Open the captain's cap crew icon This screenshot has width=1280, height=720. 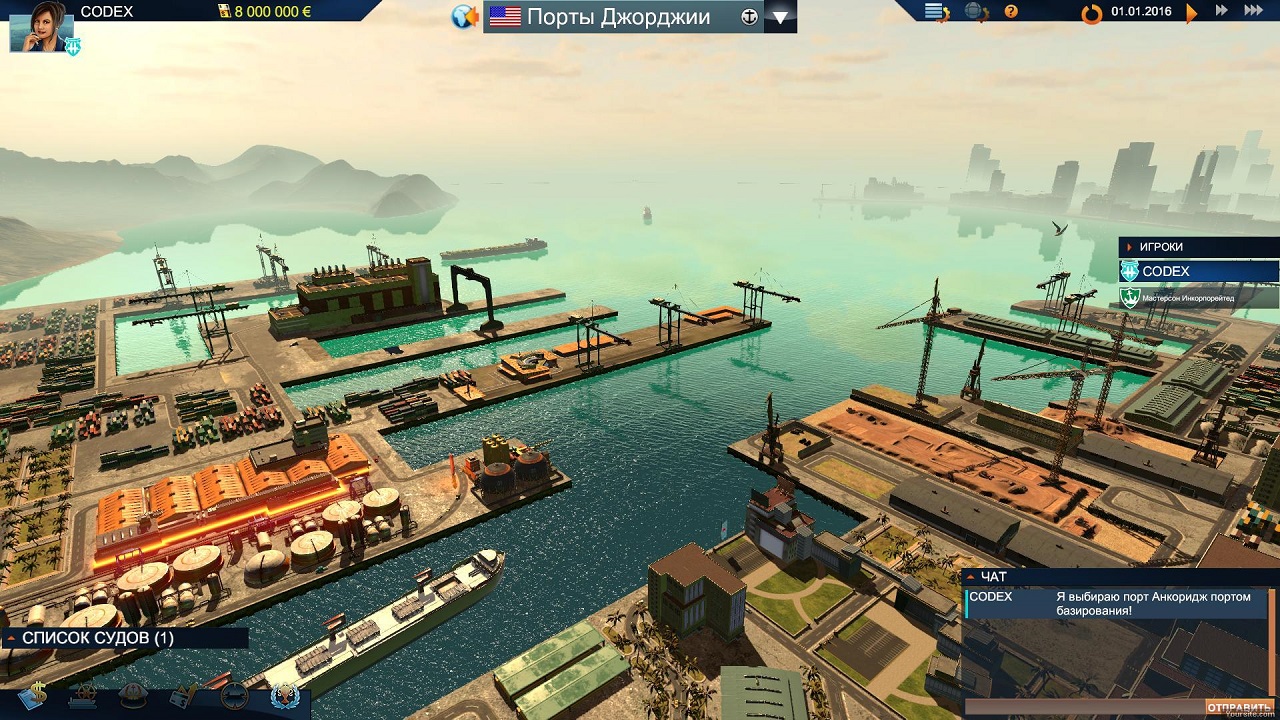[133, 695]
